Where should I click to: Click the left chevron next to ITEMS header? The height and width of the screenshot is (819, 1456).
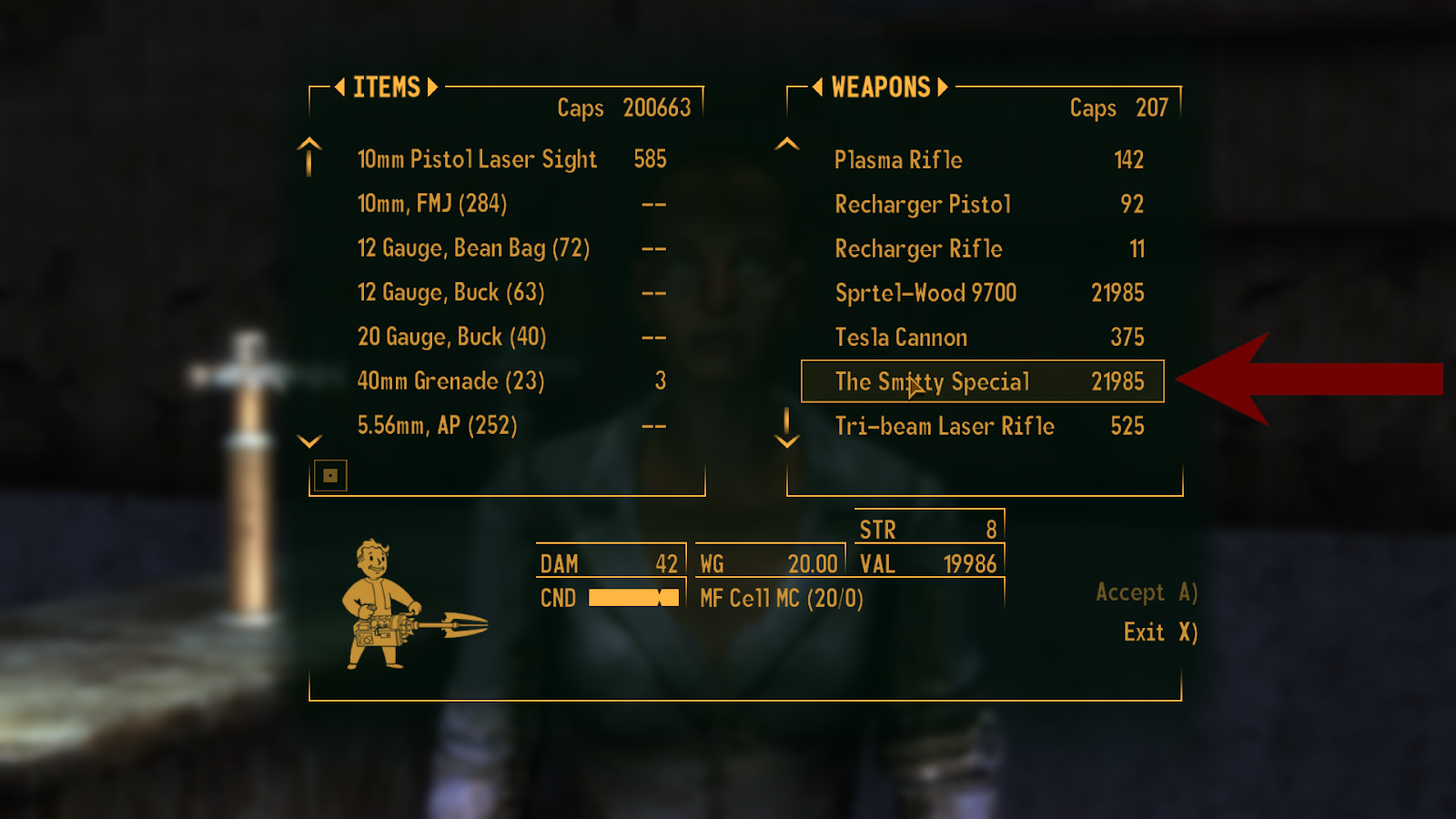coord(340,87)
